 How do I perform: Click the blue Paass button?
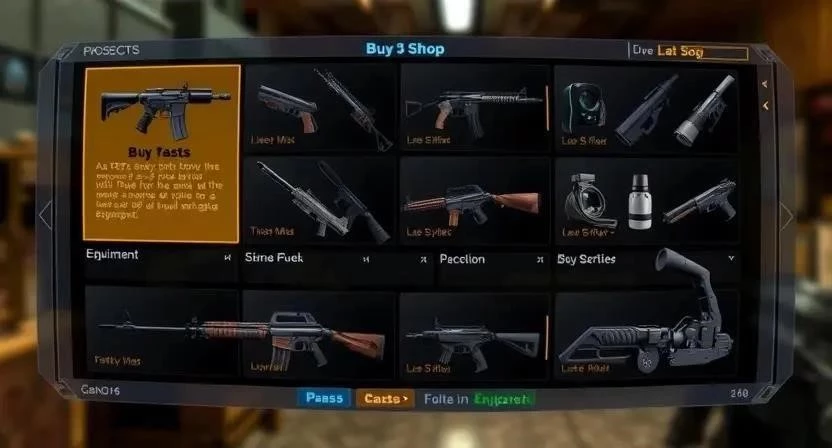(323, 398)
